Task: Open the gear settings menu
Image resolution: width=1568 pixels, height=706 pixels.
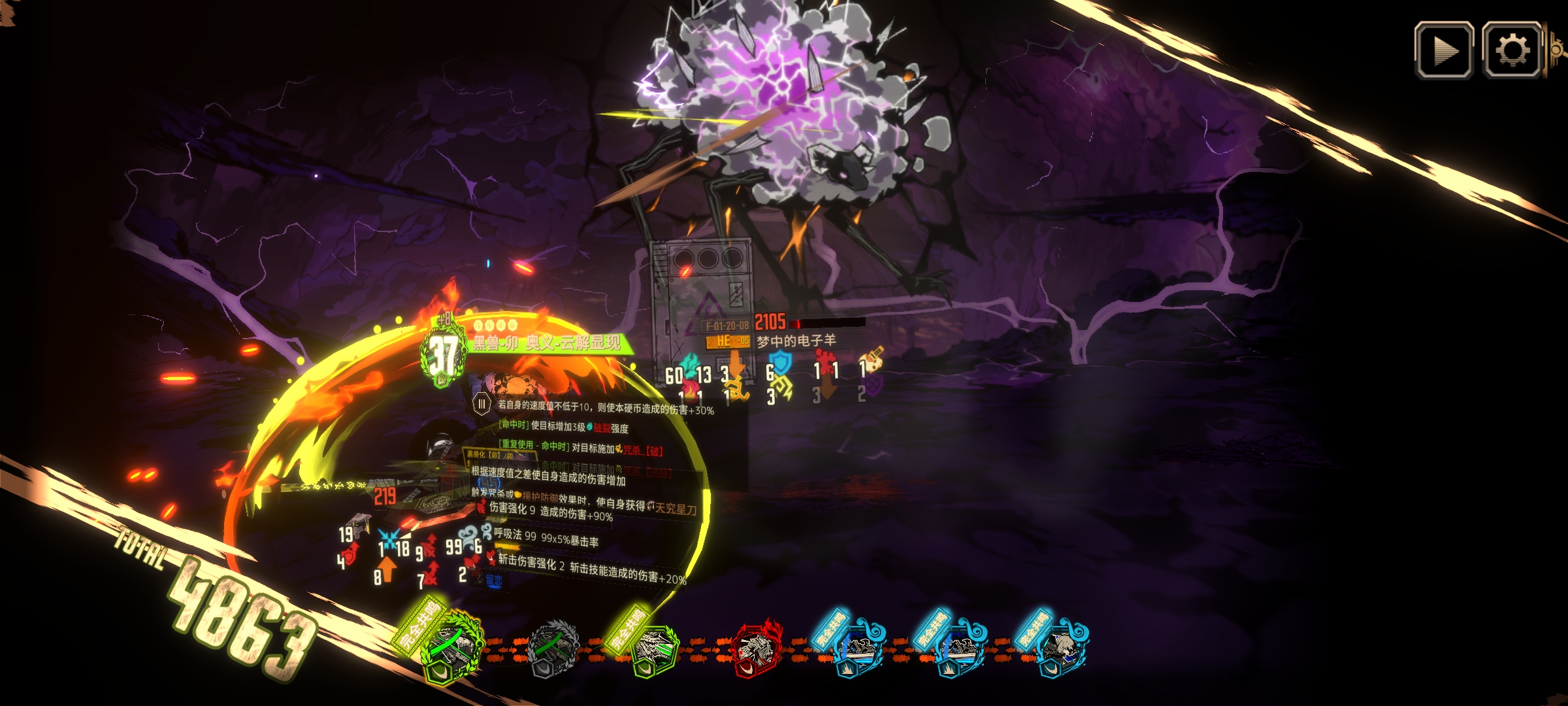Action: (1512, 50)
